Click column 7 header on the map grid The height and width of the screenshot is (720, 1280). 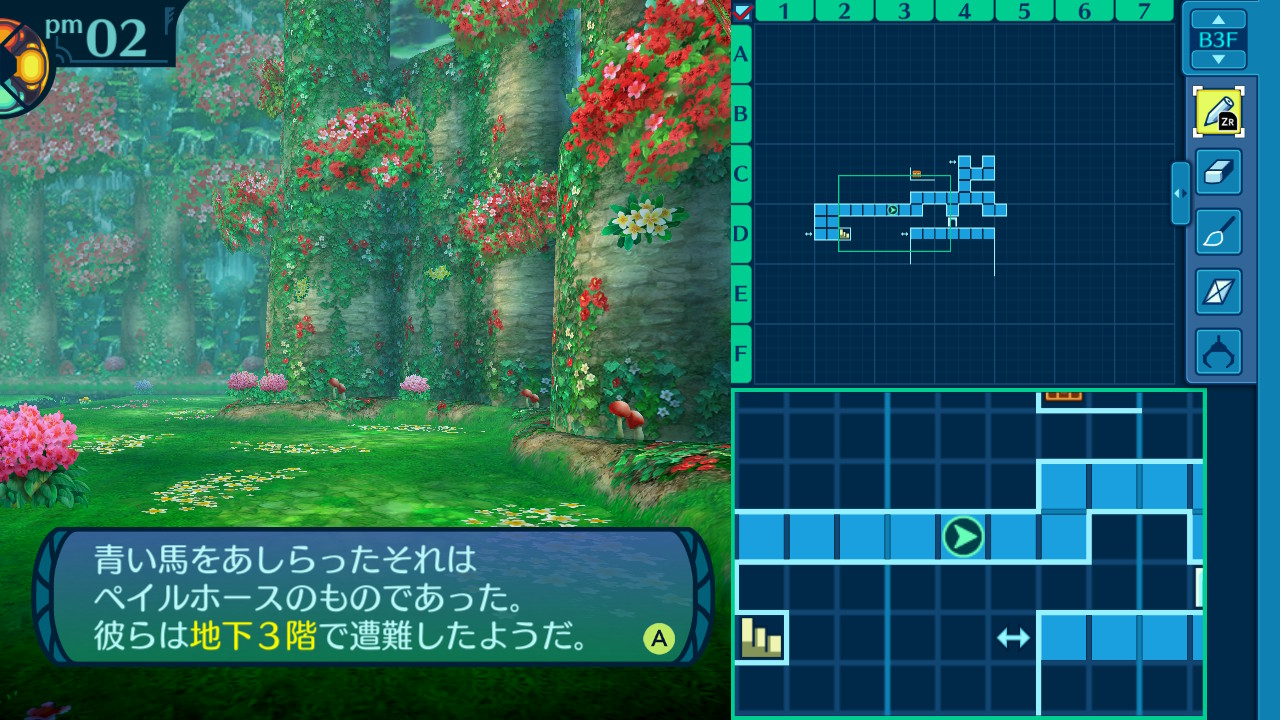(x=1146, y=11)
